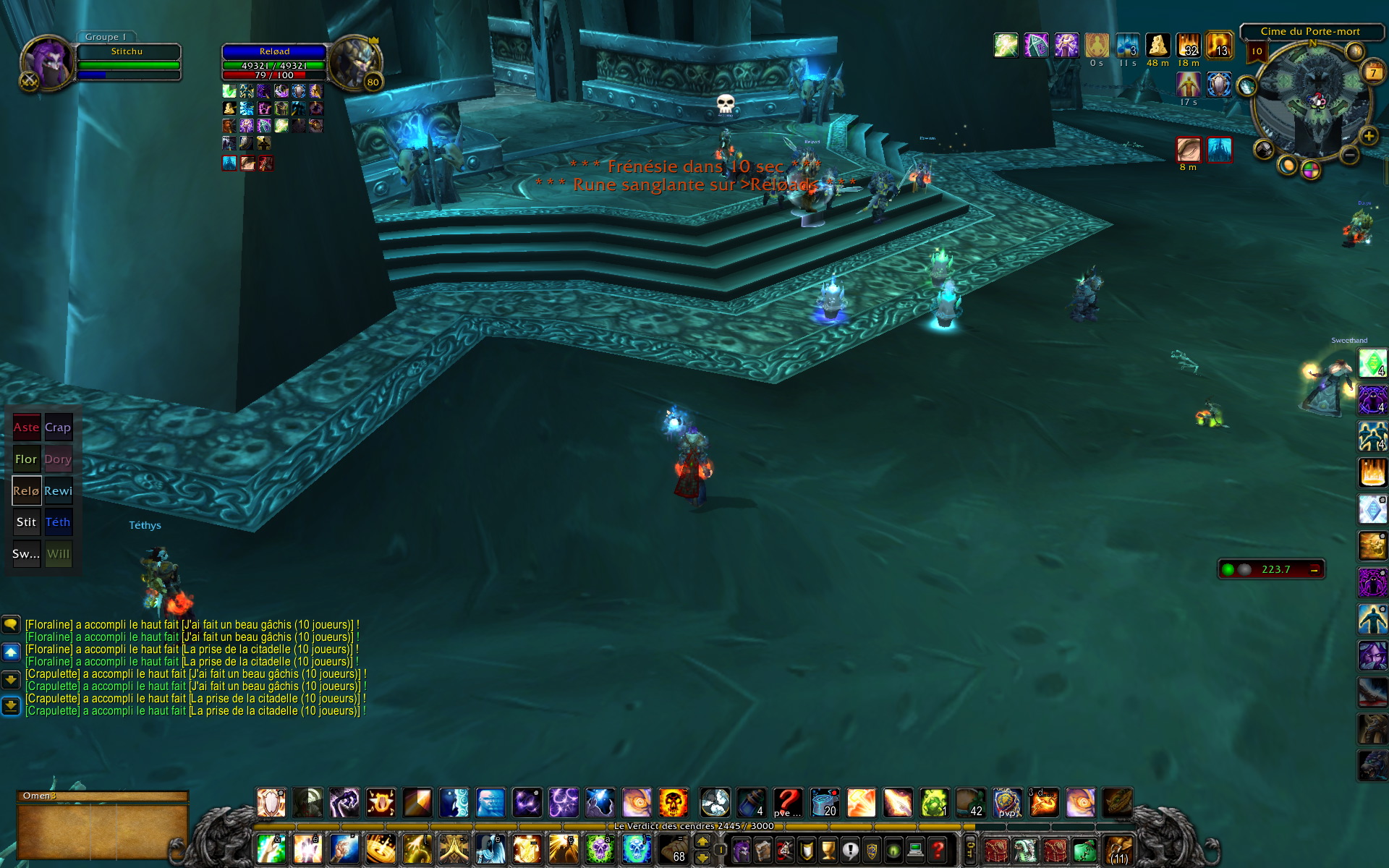Open the red question mark help button

tap(938, 849)
